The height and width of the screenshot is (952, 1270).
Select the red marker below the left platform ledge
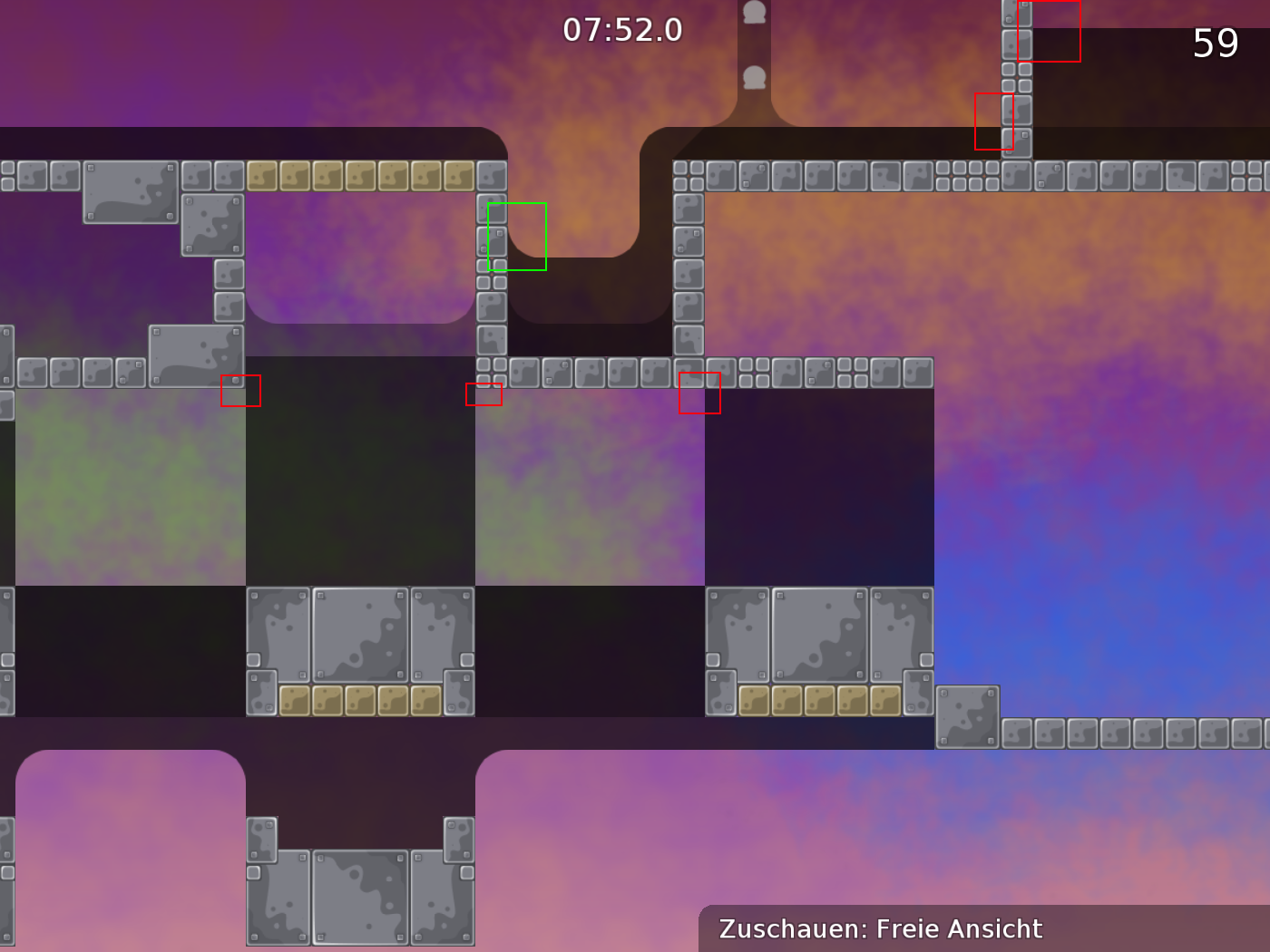[240, 391]
